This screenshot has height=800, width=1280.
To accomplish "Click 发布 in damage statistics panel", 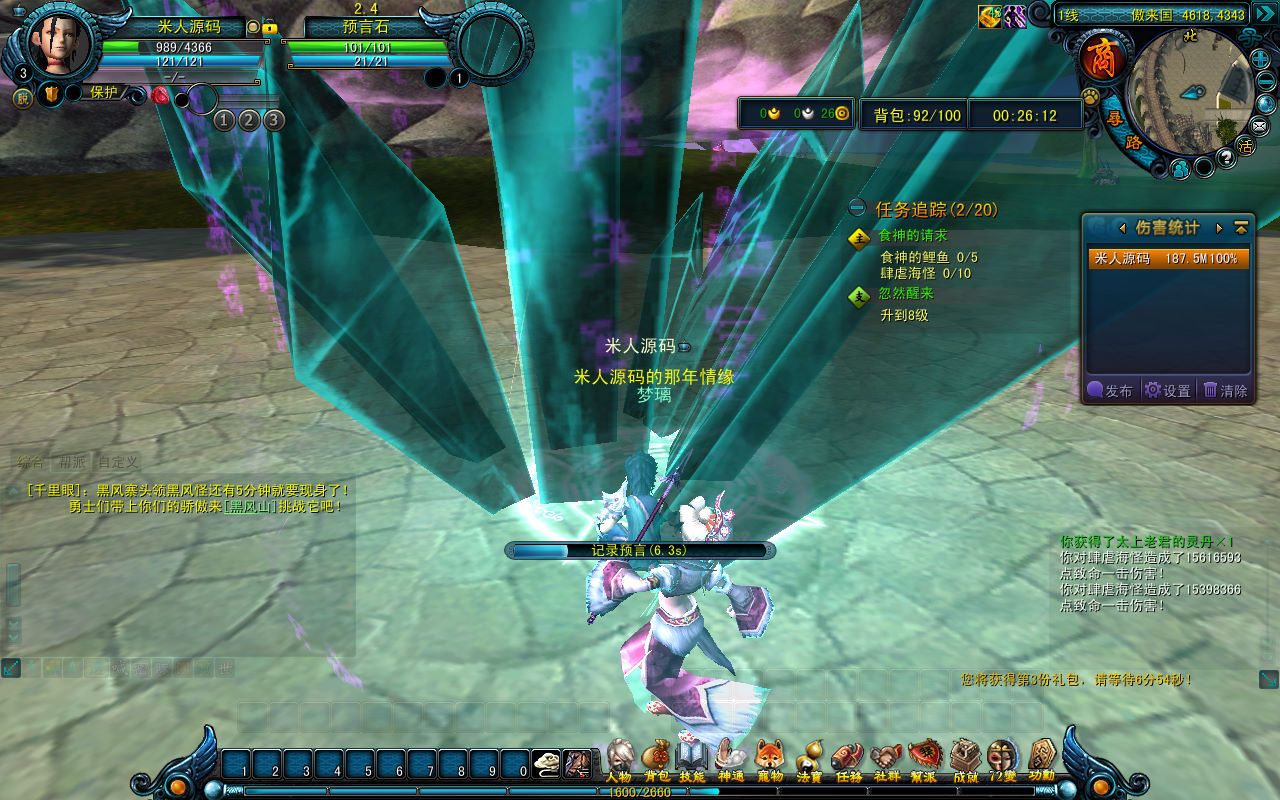I will coord(1110,390).
